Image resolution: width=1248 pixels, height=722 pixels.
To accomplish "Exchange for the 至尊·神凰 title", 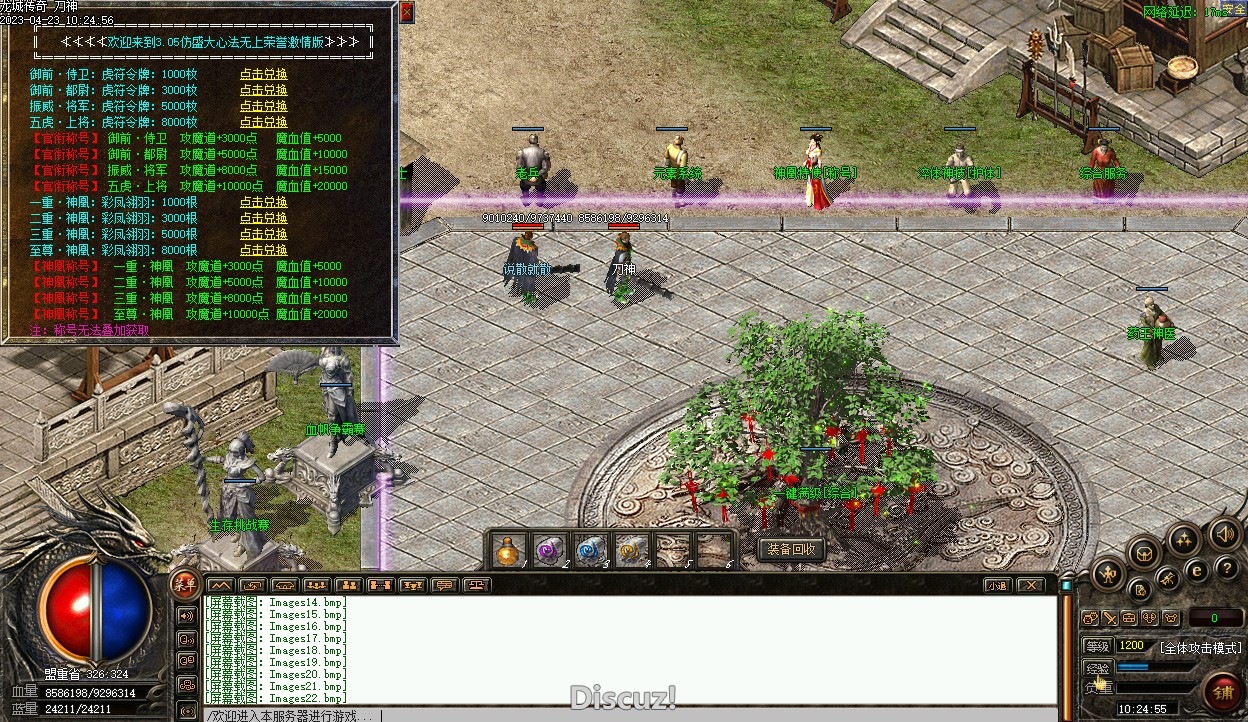I will (x=263, y=250).
